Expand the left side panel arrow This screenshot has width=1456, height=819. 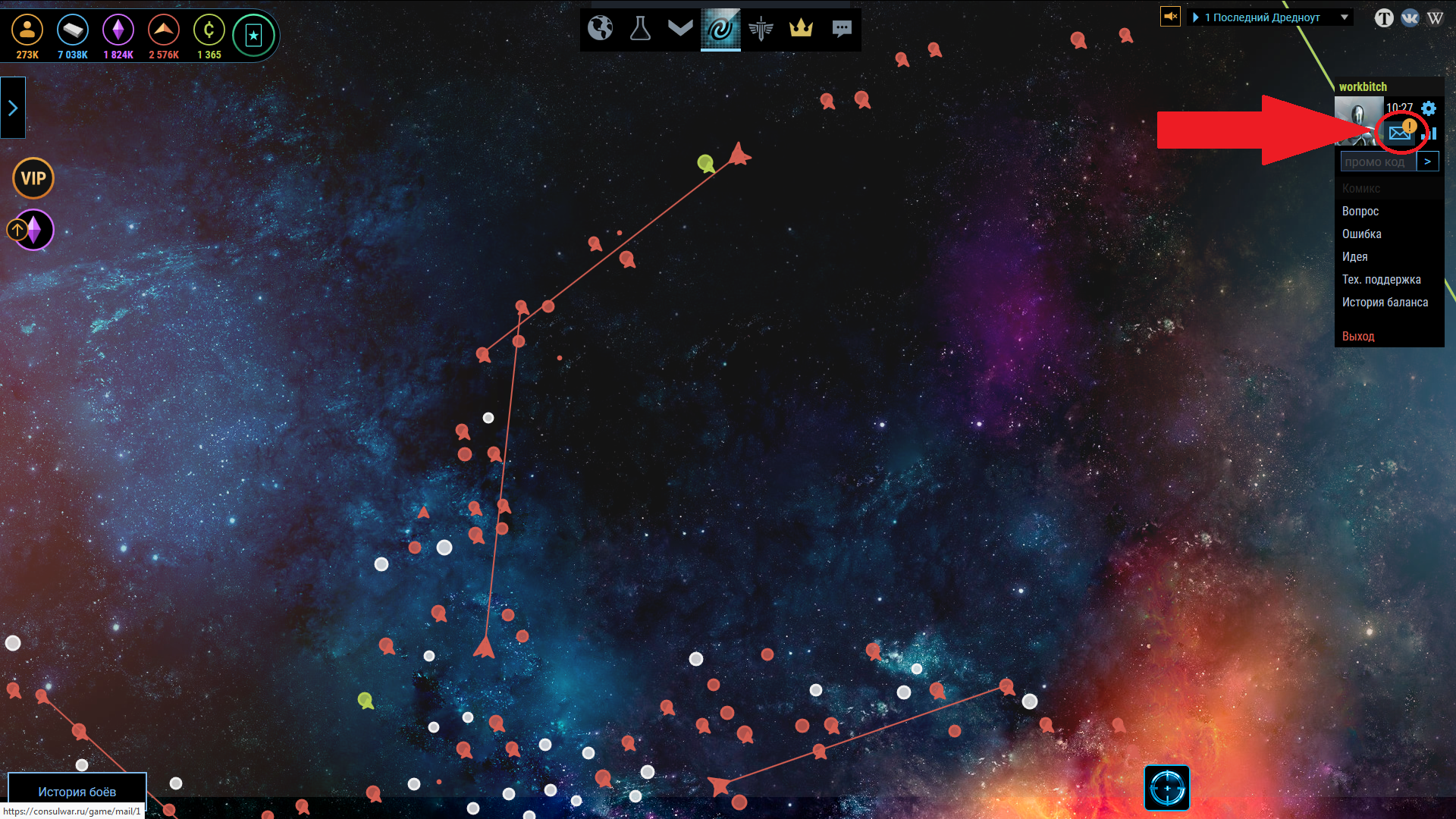pos(13,108)
